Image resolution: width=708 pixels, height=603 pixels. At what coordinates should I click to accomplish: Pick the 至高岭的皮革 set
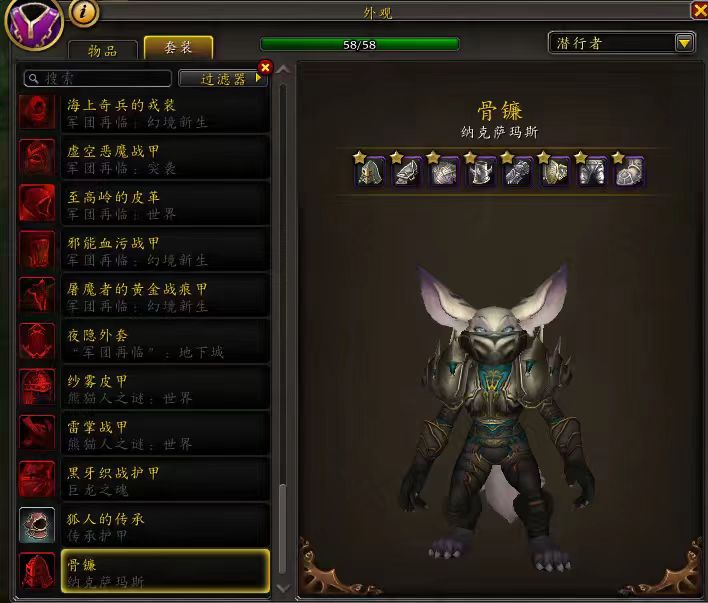[145, 203]
